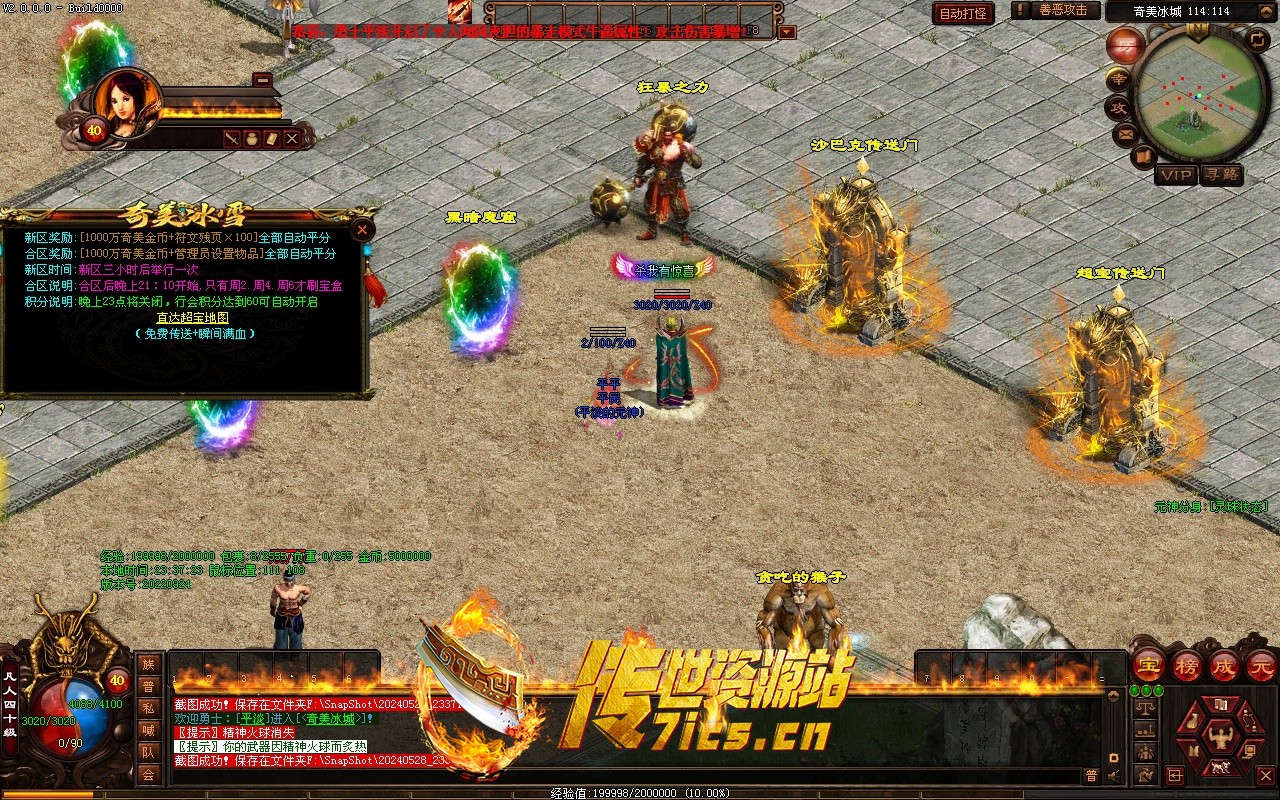Choose the 队 team chat channel
This screenshot has height=800, width=1280.
pos(148,752)
